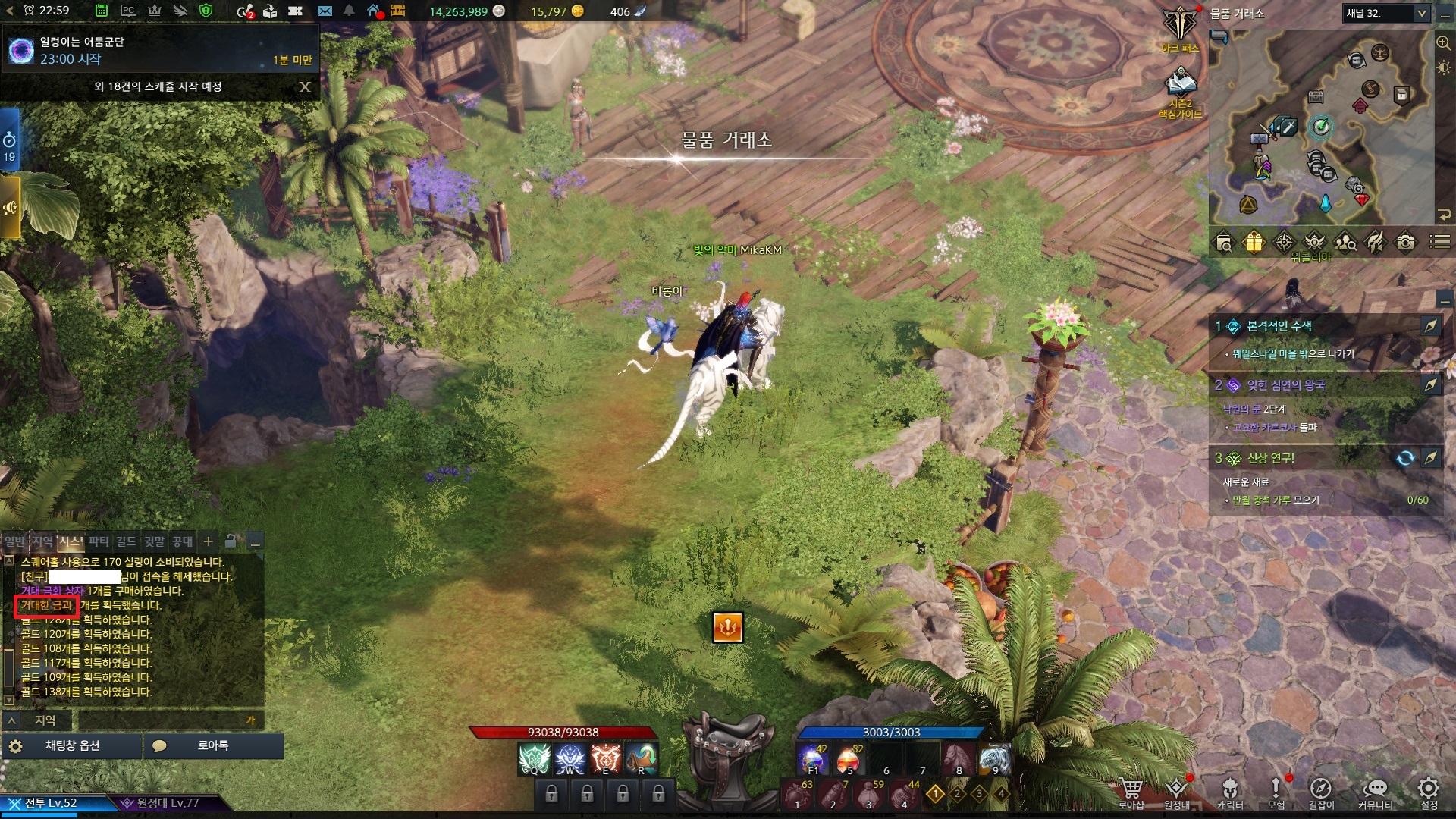This screenshot has width=1456, height=819.
Task: Open the 설정 settings gear
Action: (x=1429, y=792)
